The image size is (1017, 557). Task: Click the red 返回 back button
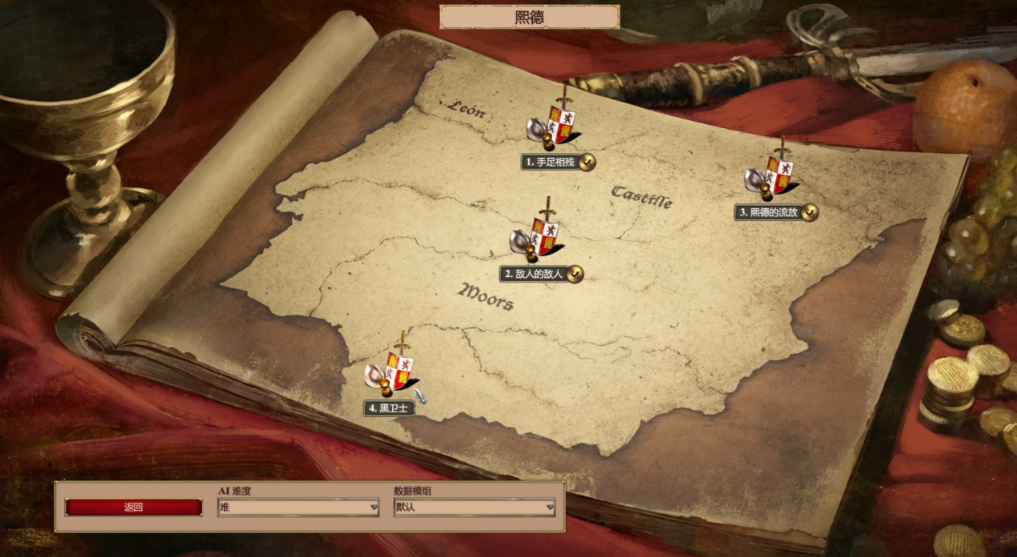pyautogui.click(x=134, y=507)
